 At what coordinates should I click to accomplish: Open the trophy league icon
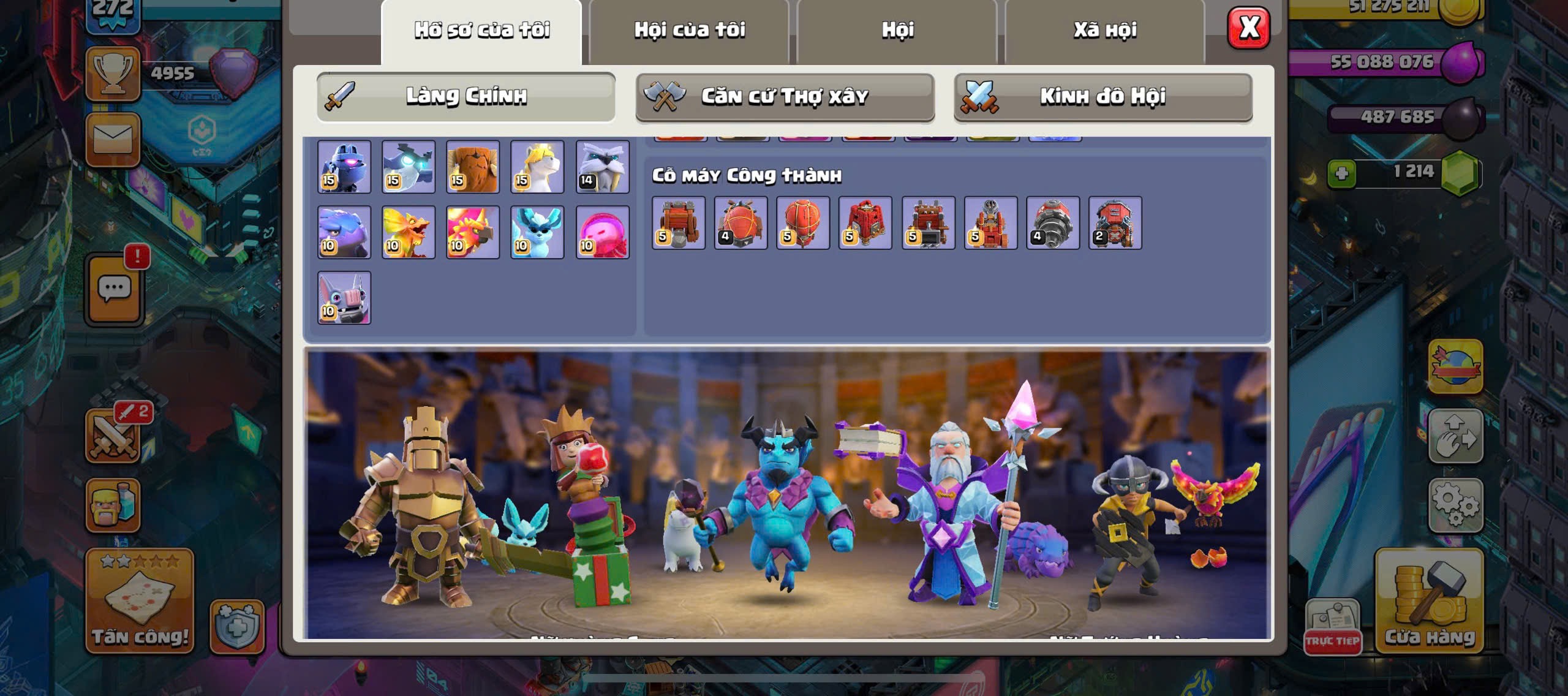[x=113, y=74]
